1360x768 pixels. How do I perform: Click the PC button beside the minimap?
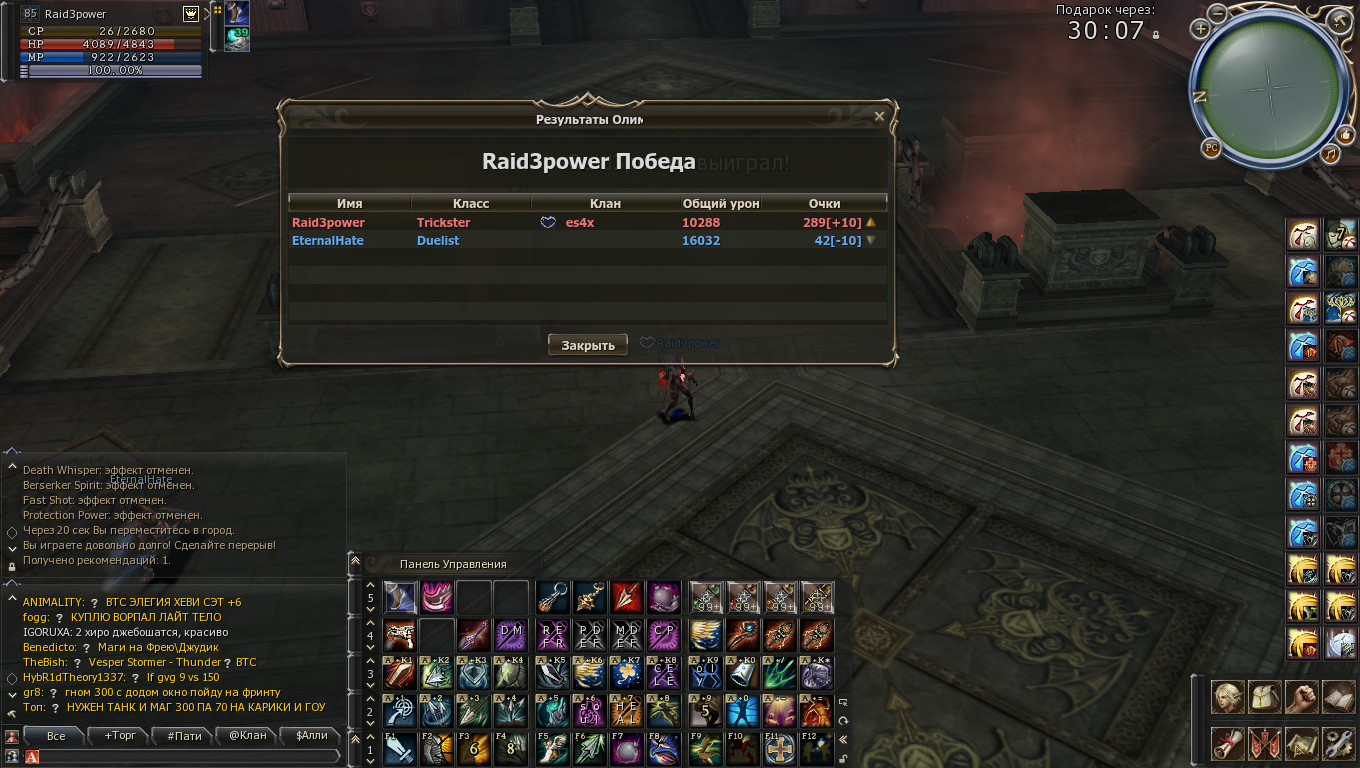click(x=1211, y=148)
